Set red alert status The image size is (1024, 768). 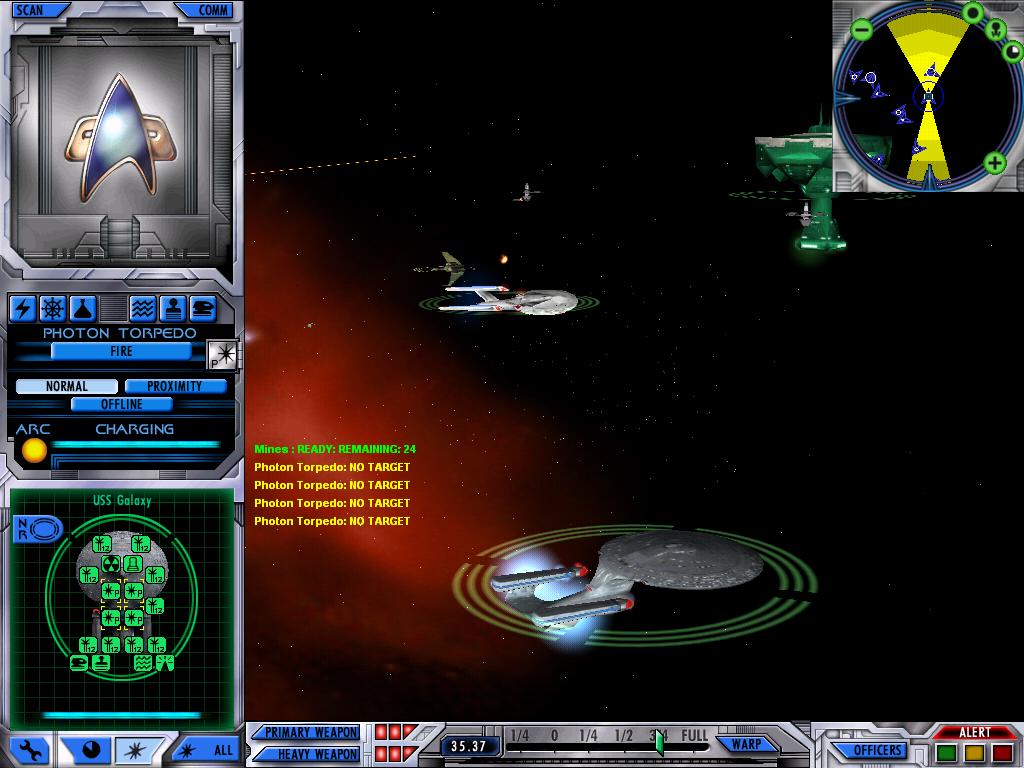click(x=1001, y=752)
